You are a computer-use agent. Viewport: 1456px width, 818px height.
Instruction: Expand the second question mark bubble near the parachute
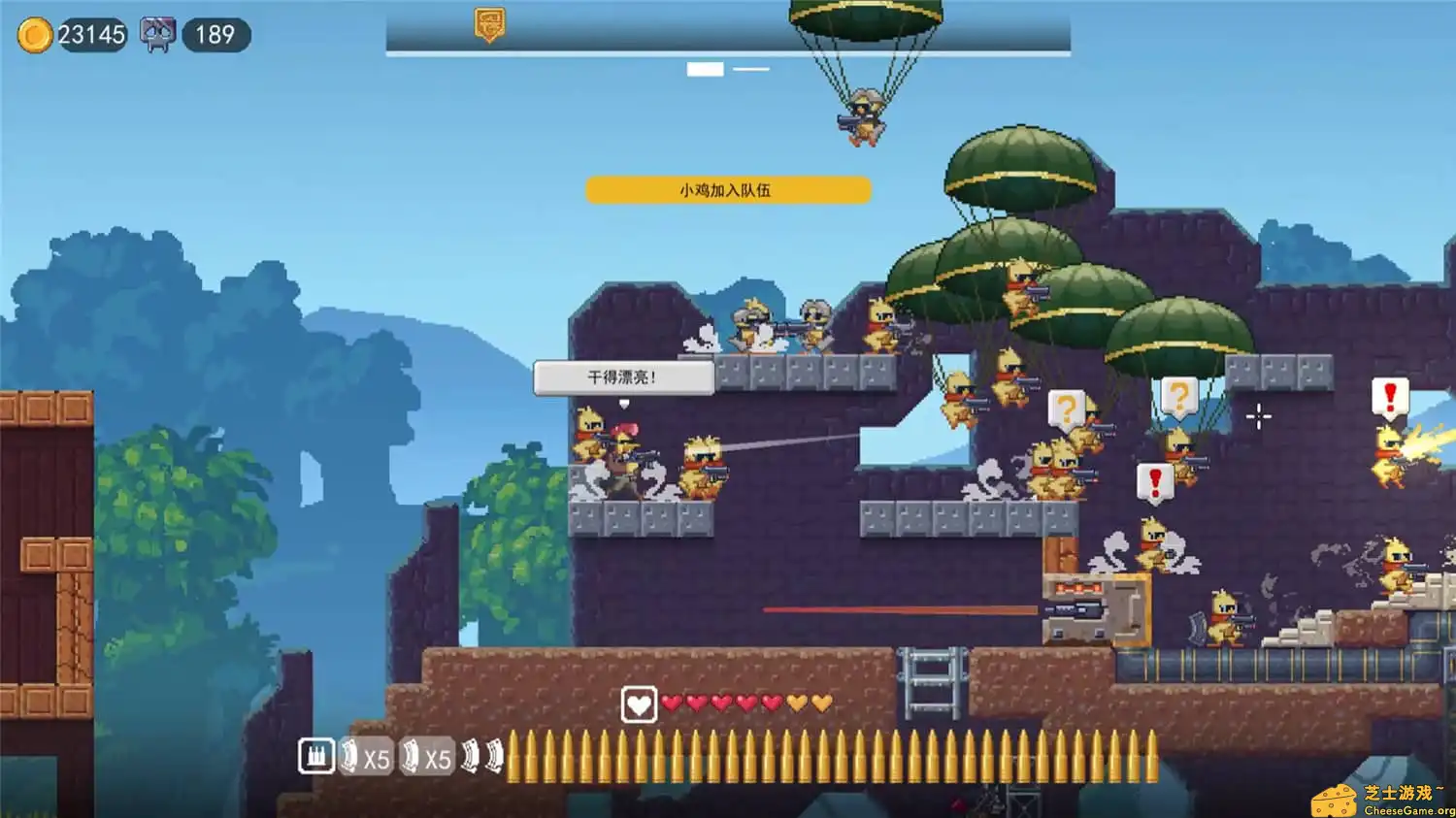tap(1180, 396)
